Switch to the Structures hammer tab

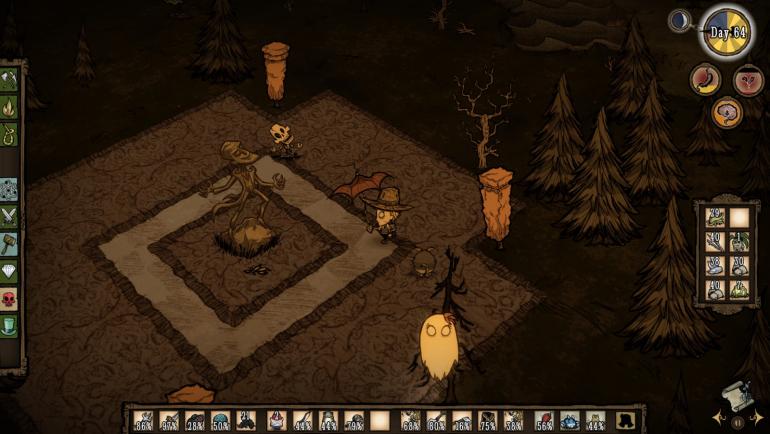coord(9,243)
